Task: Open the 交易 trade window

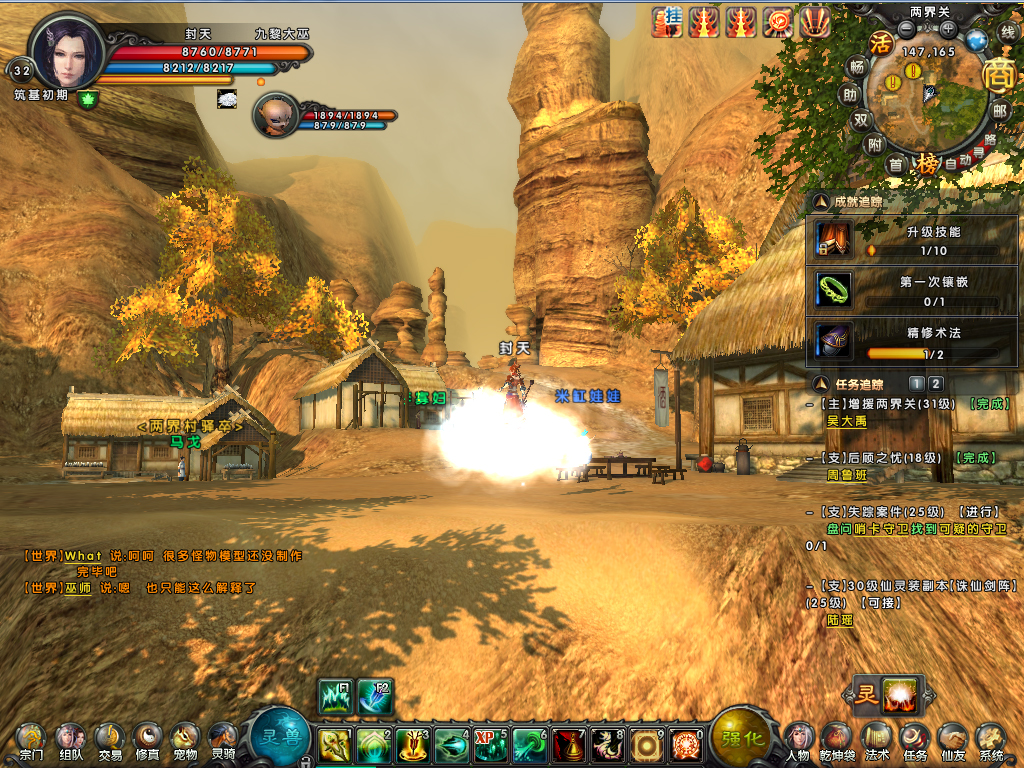Action: 109,738
